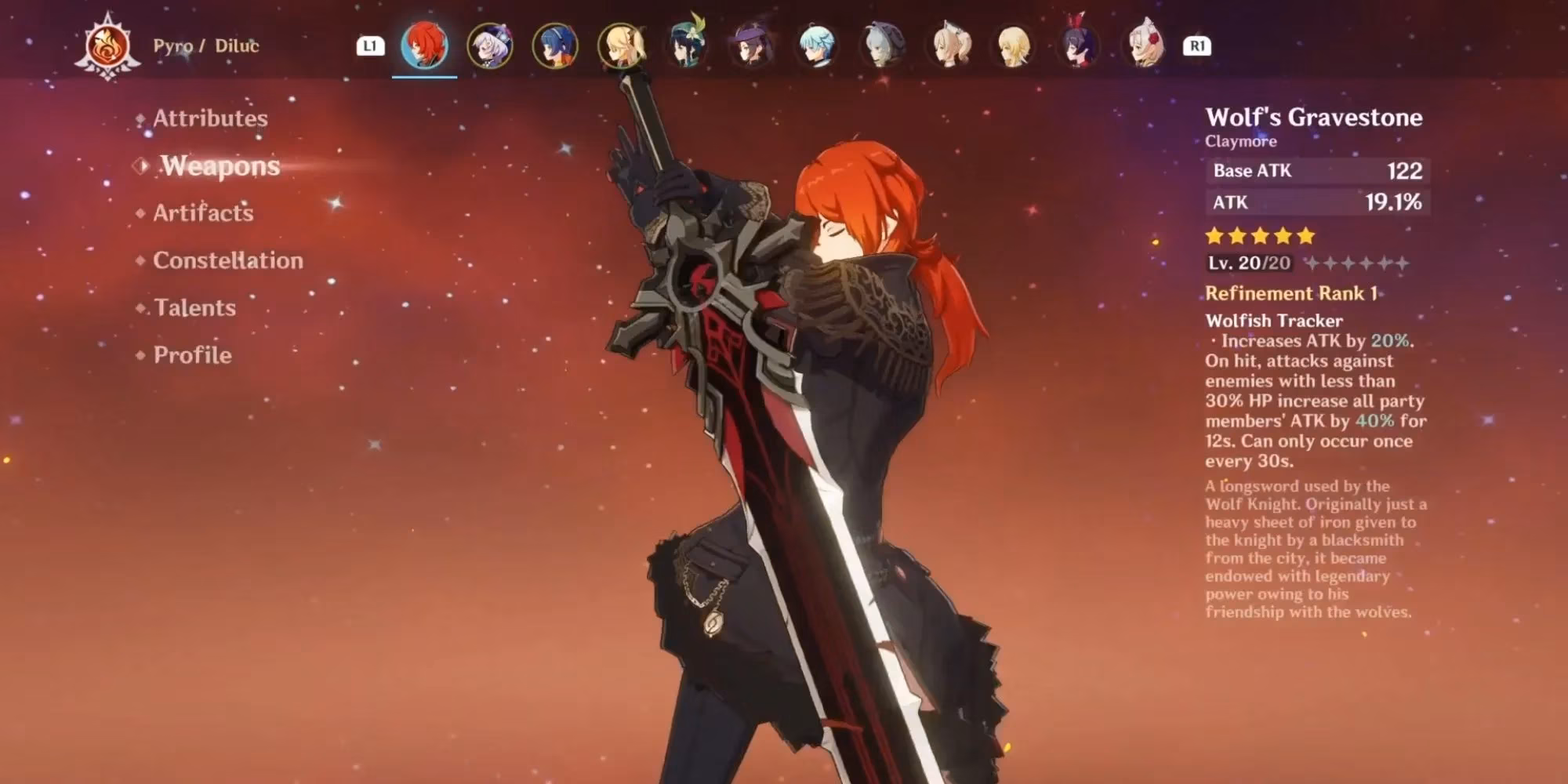Open the Constellation section

229,260
